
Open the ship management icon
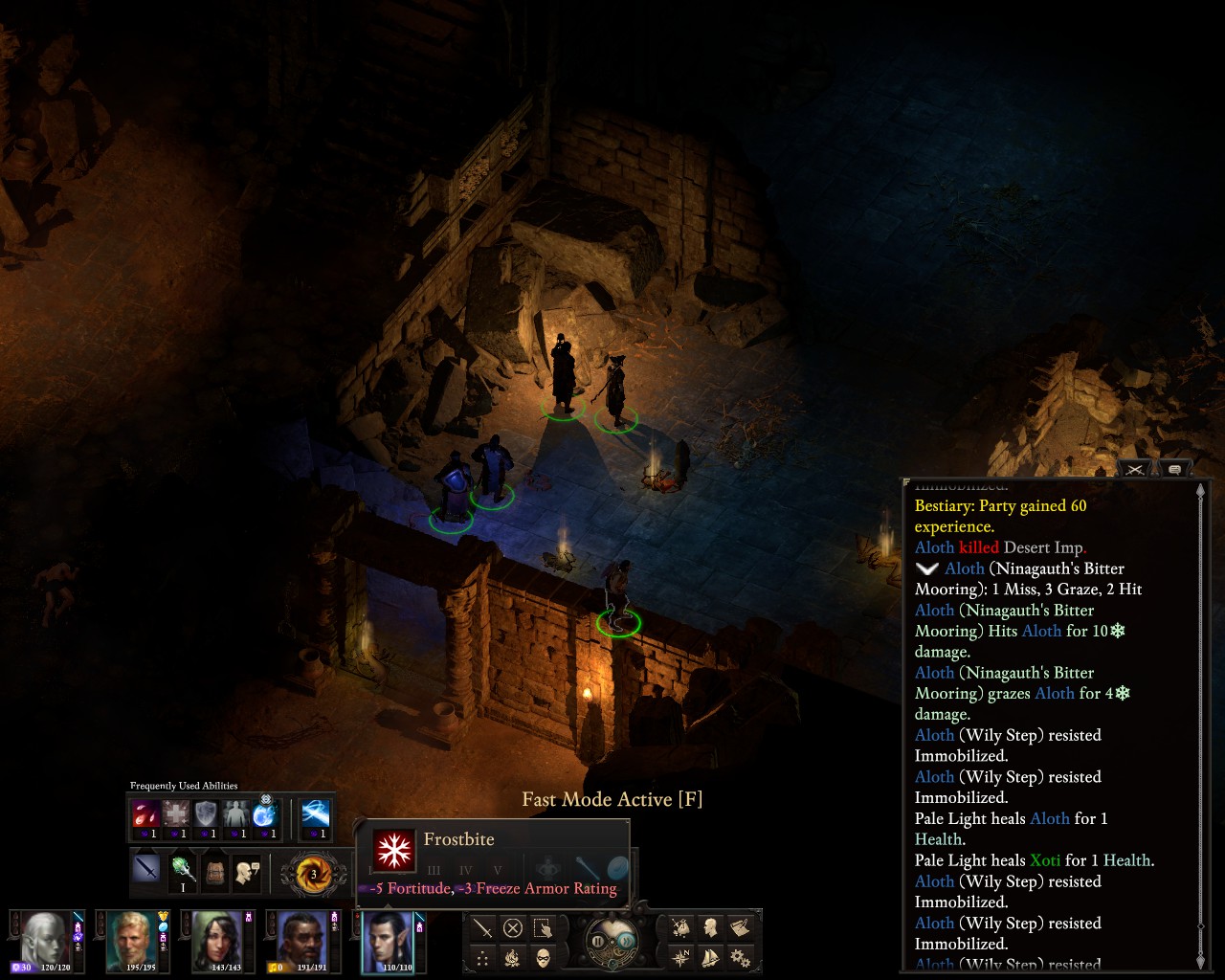click(710, 957)
